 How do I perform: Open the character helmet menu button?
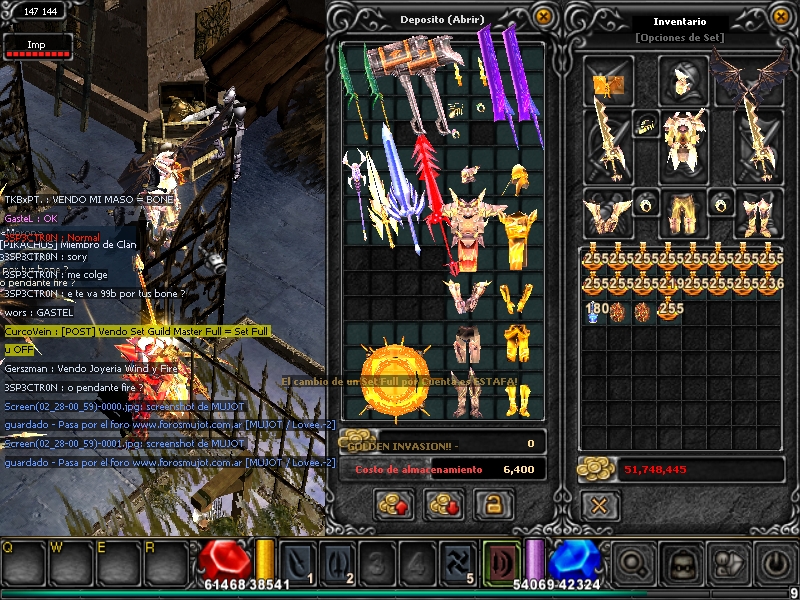pyautogui.click(x=682, y=565)
